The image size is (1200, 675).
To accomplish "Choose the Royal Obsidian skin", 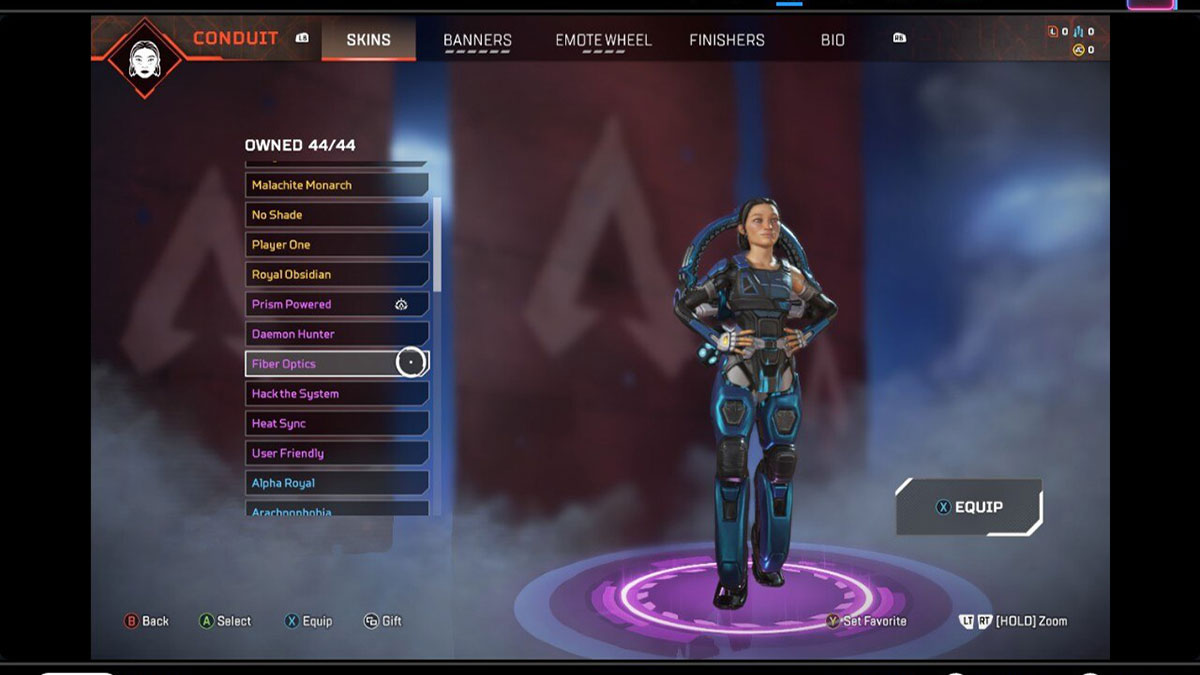I will coord(336,275).
